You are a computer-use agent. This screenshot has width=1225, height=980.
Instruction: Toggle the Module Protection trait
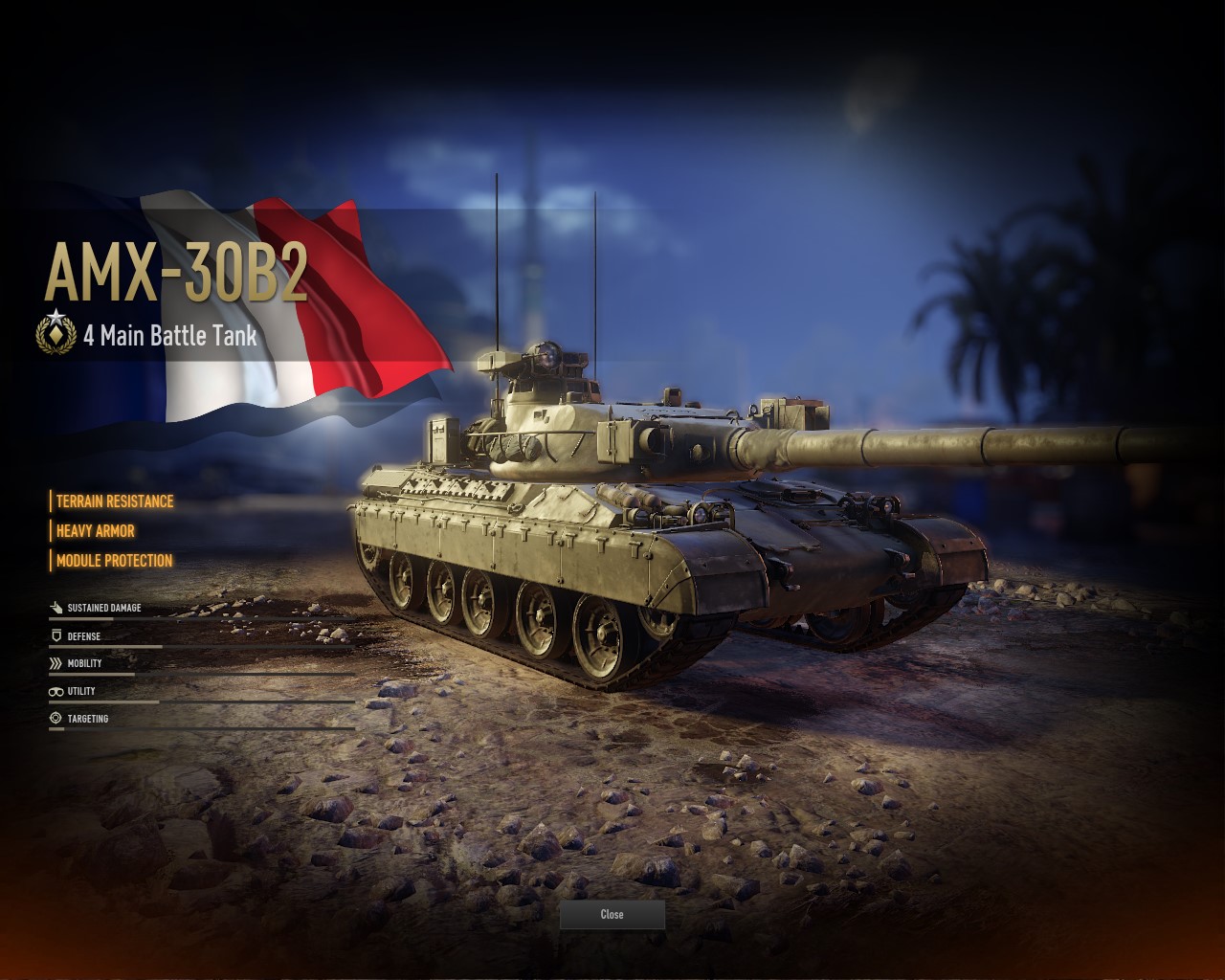(114, 561)
